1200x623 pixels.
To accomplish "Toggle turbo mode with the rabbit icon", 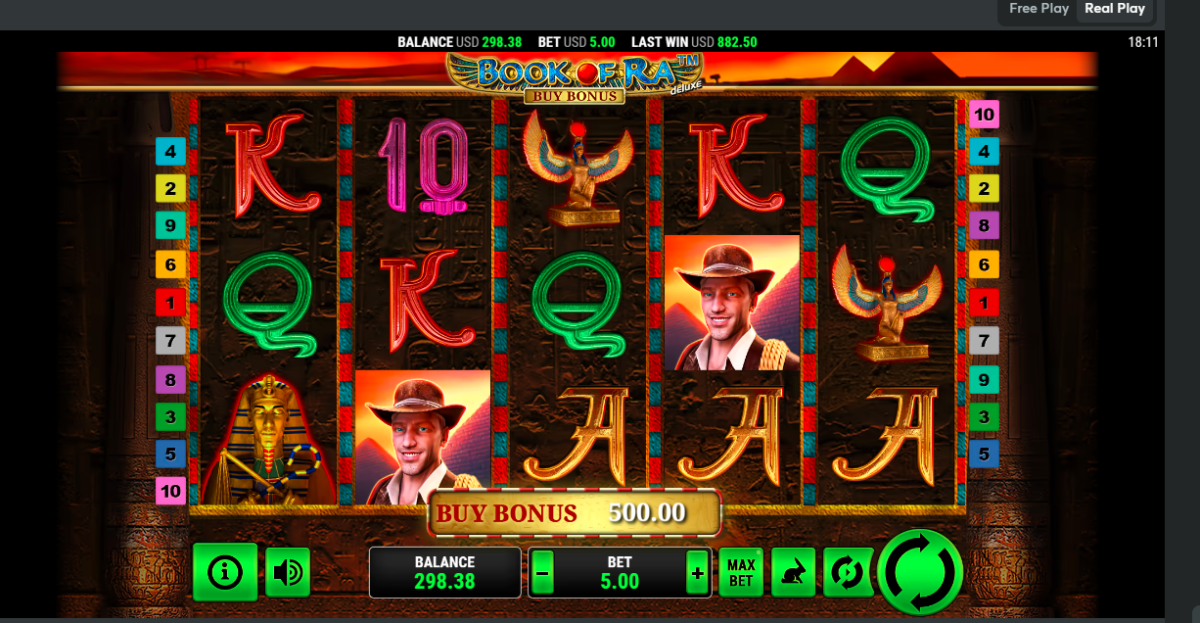I will click(x=793, y=573).
